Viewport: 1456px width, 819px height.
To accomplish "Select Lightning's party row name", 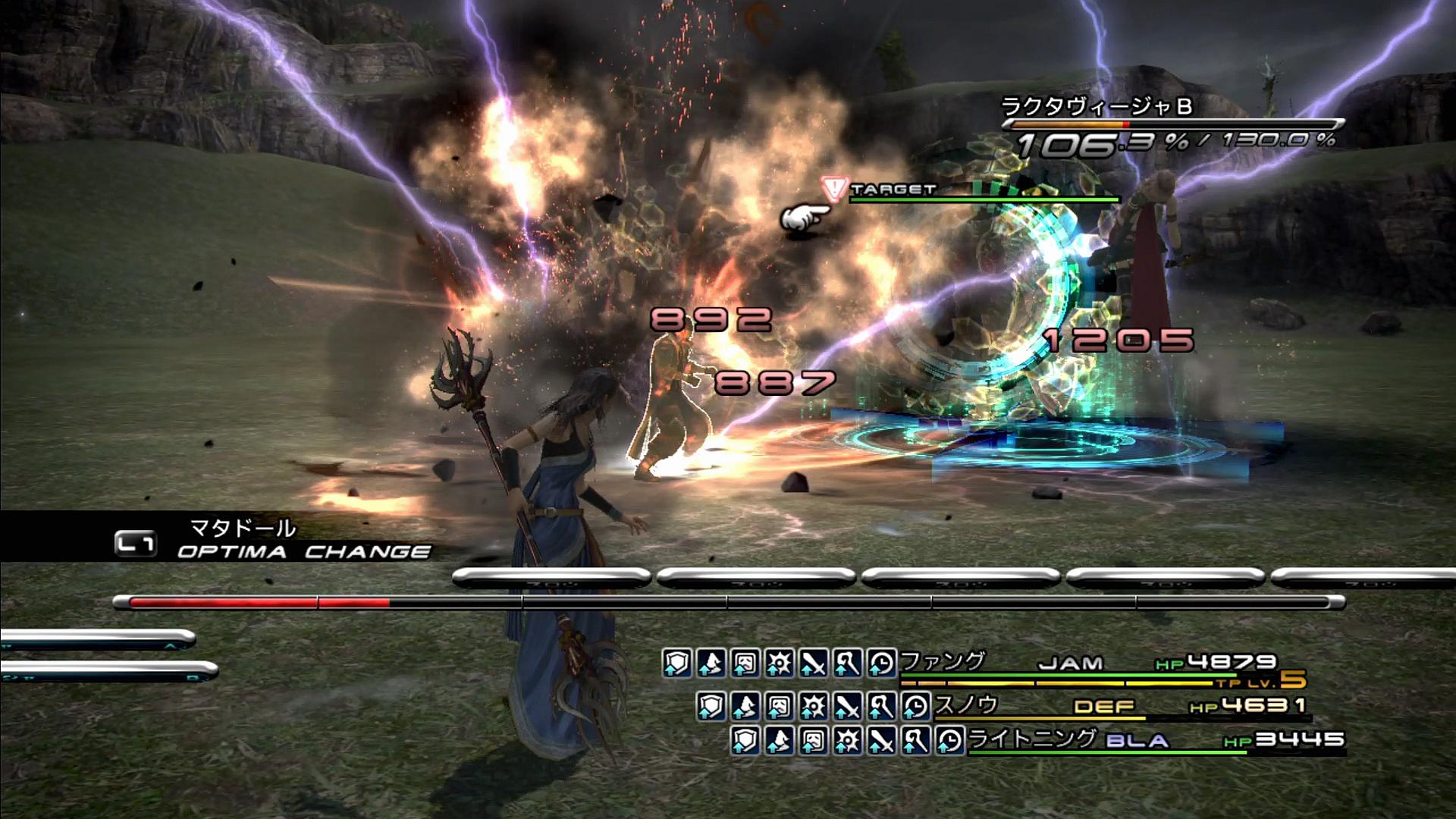I will point(1032,739).
